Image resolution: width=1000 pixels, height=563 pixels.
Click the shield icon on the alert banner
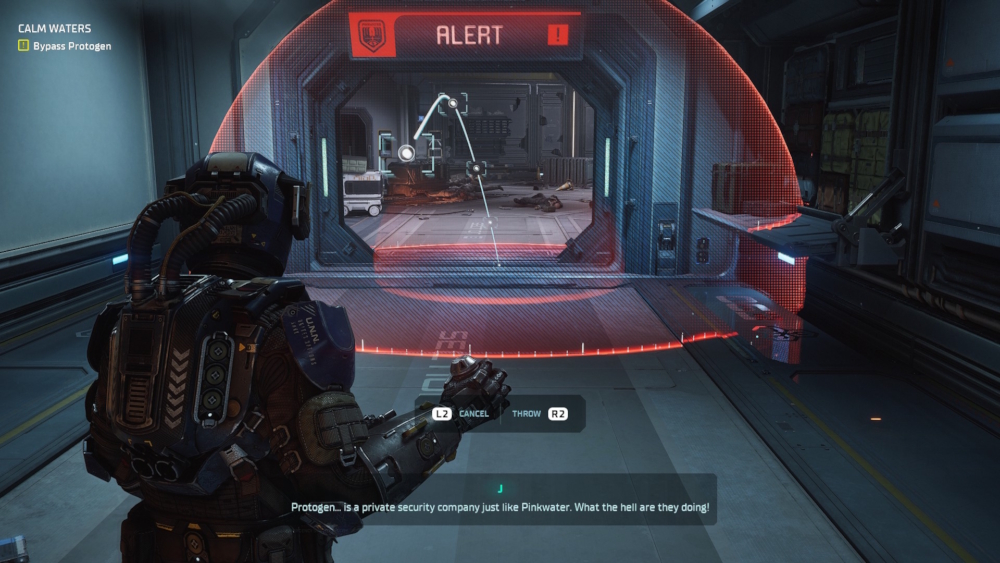point(372,37)
